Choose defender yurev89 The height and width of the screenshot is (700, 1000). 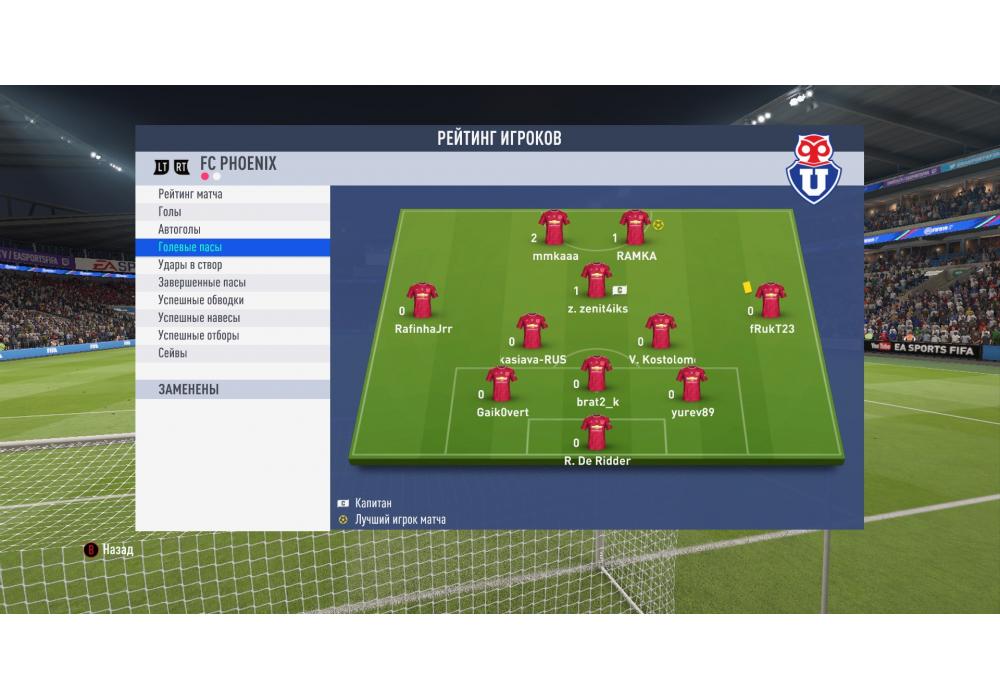pyautogui.click(x=692, y=384)
